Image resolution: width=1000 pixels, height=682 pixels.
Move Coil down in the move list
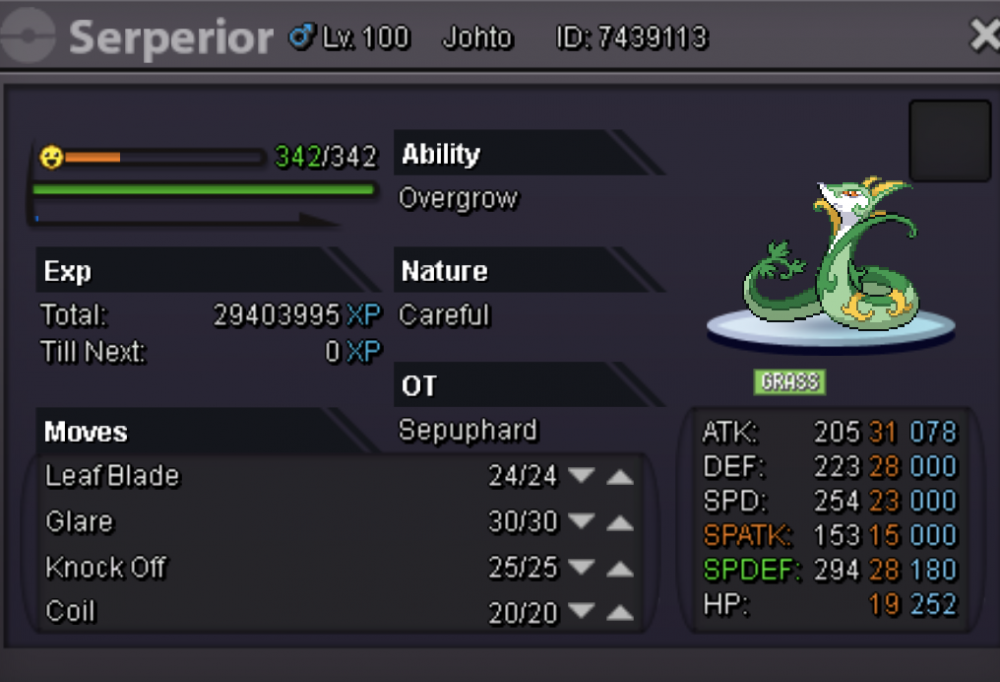coord(581,613)
